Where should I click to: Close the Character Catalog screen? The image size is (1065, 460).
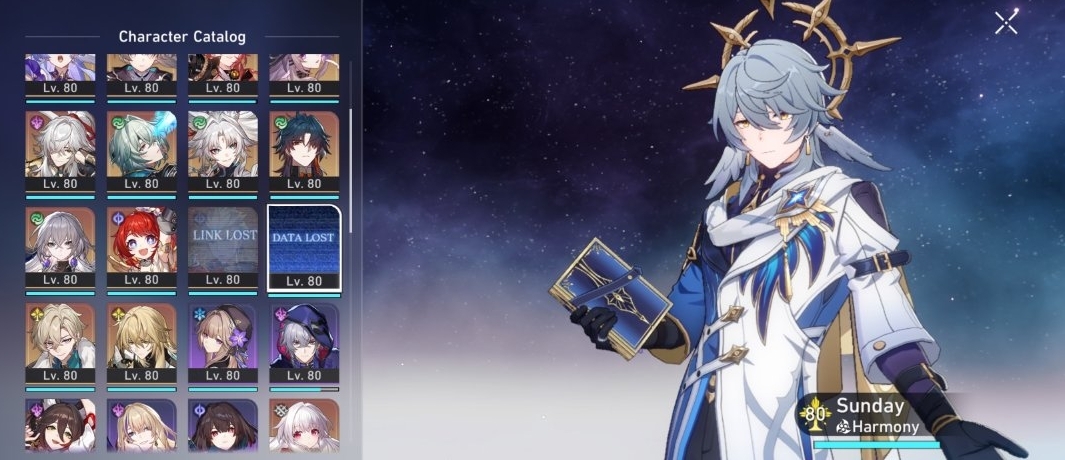pos(1006,22)
